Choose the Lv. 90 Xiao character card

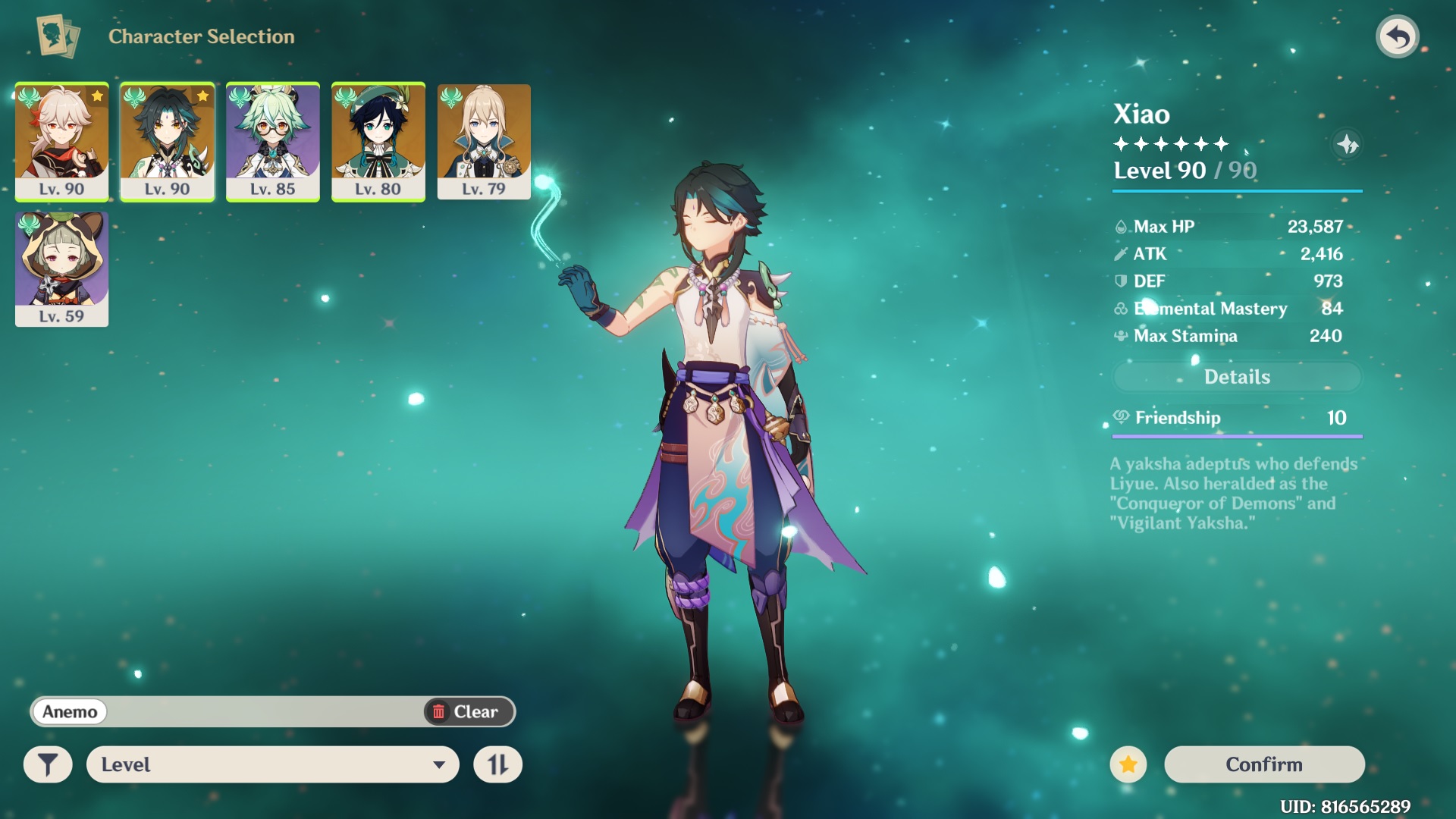click(167, 141)
